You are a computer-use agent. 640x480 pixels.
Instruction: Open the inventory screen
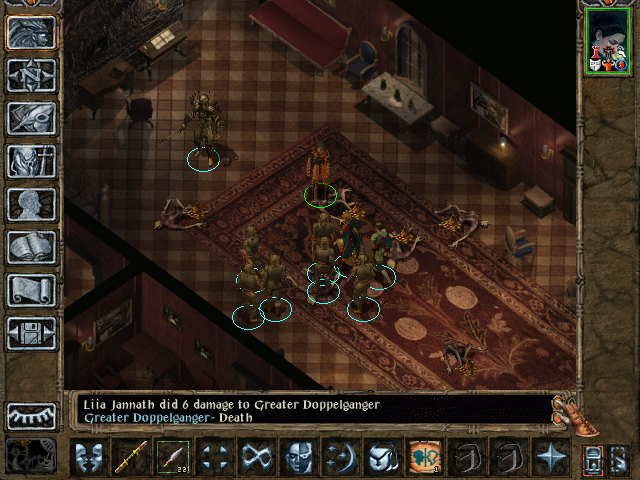31,161
